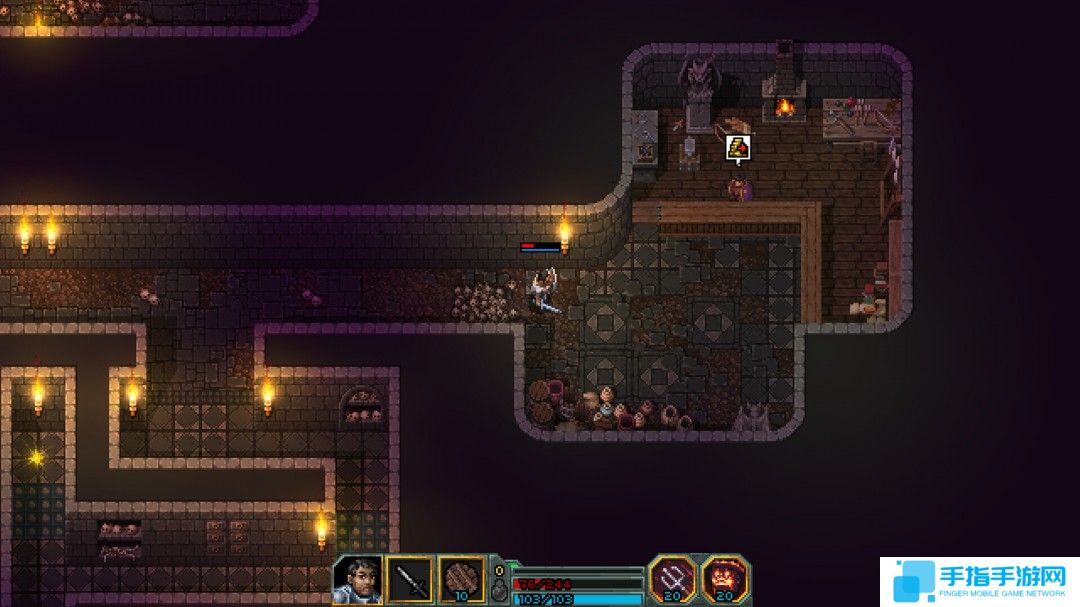The height and width of the screenshot is (607, 1080).
Task: Select the round wooden shield slot
Action: click(x=462, y=580)
